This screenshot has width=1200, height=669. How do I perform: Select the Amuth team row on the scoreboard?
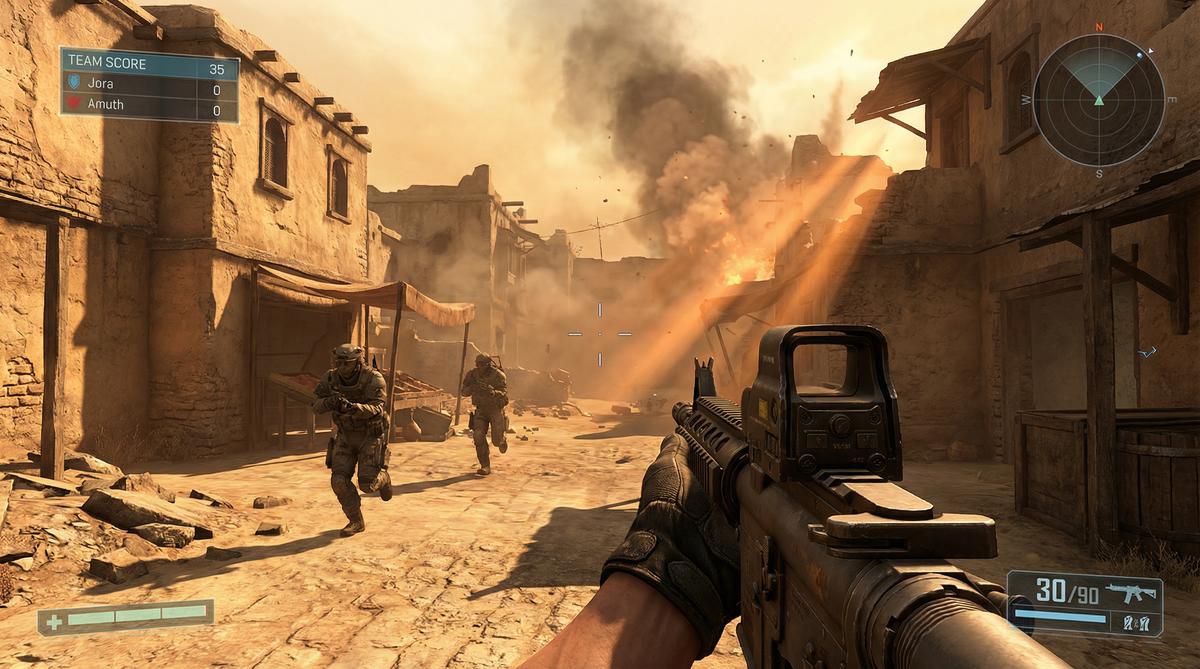pos(149,104)
